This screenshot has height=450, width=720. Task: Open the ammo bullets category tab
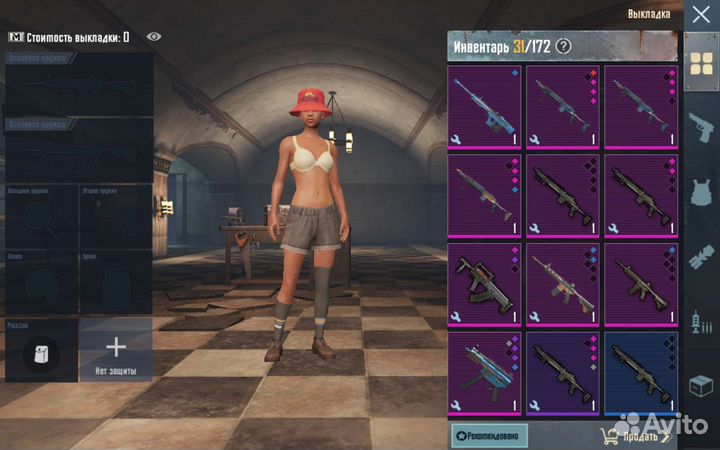click(x=700, y=255)
